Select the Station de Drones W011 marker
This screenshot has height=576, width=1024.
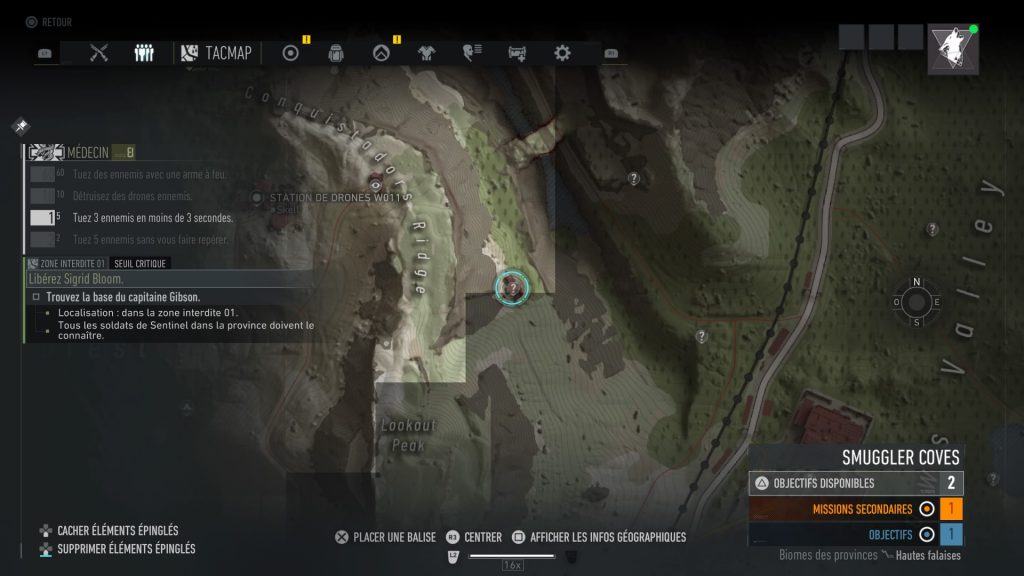tap(258, 198)
